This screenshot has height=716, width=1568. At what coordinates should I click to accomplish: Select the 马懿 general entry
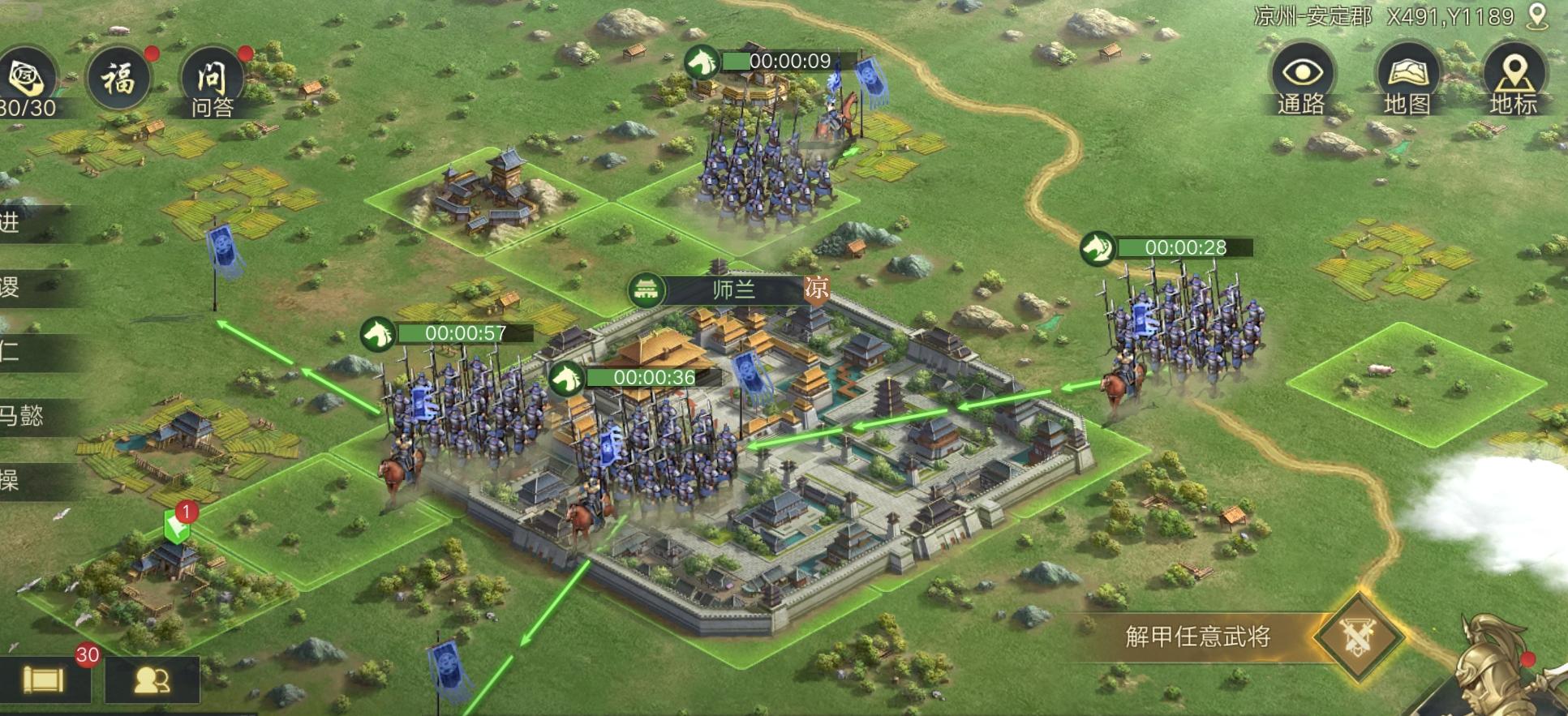tap(24, 416)
